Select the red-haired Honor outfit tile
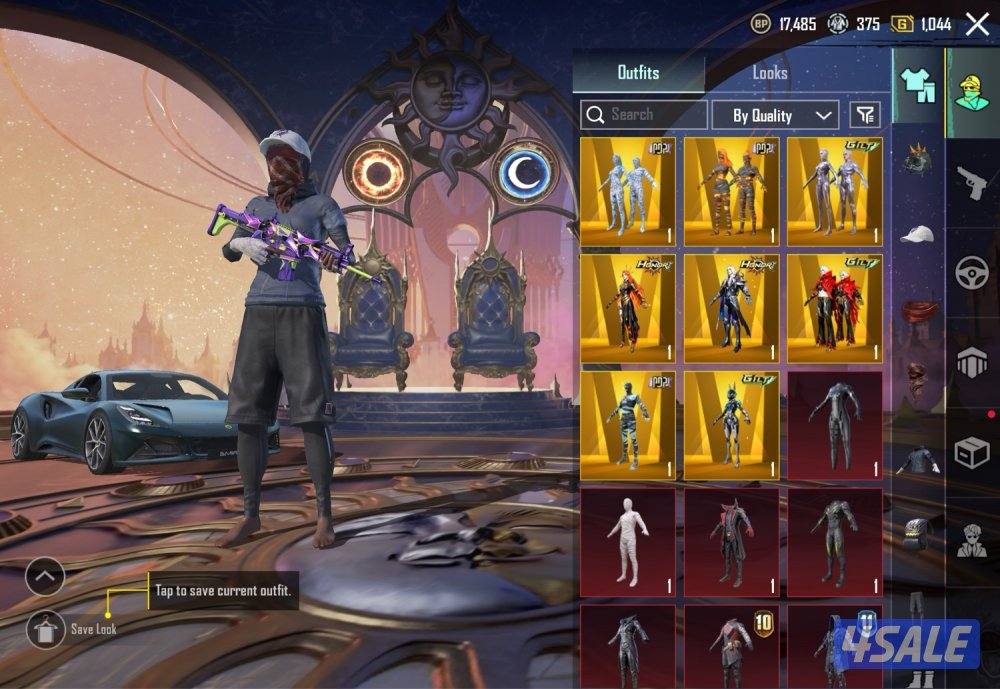The width and height of the screenshot is (1000, 689). 628,308
